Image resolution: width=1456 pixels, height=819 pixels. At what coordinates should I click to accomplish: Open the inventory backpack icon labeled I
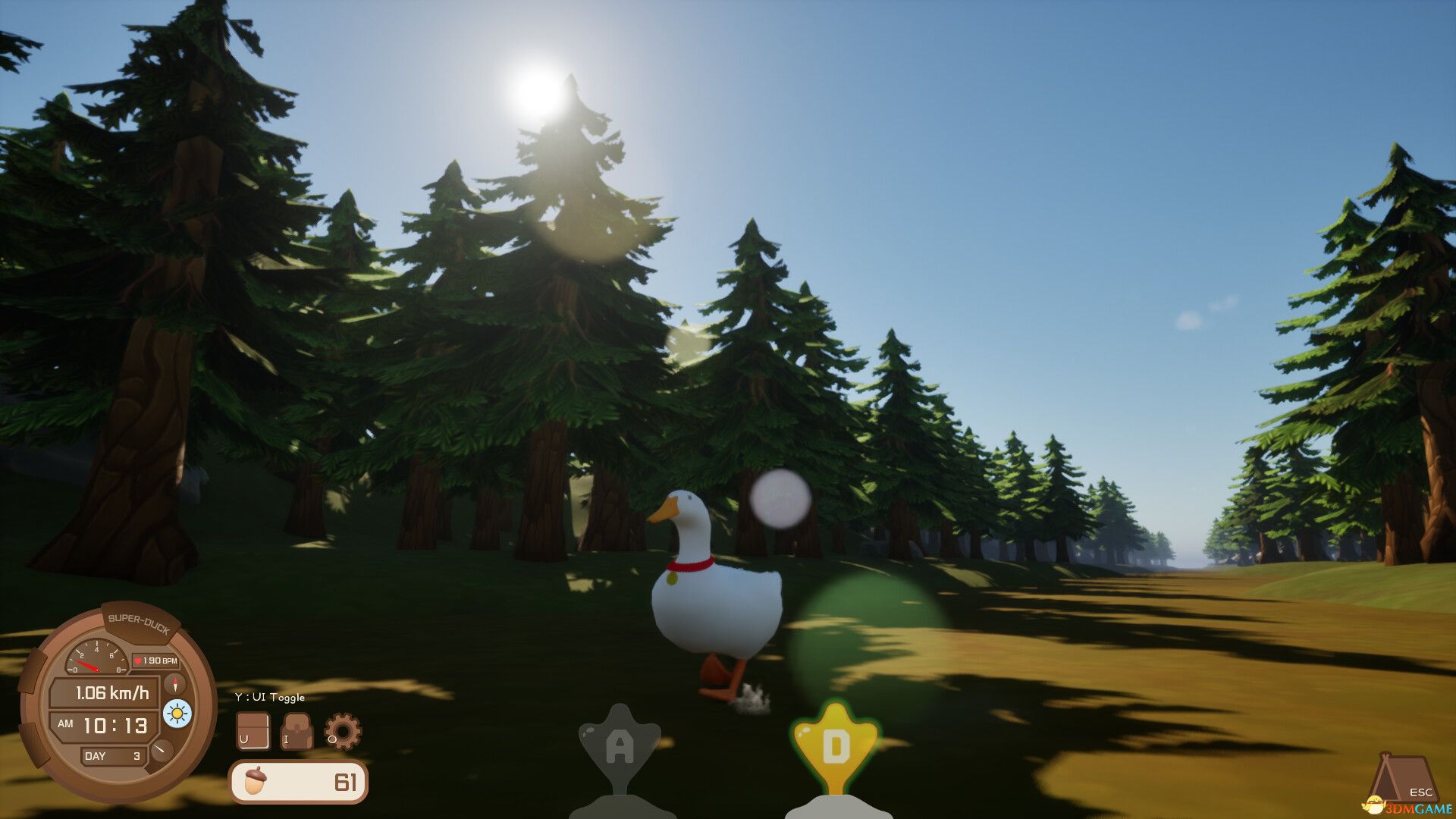pyautogui.click(x=295, y=730)
